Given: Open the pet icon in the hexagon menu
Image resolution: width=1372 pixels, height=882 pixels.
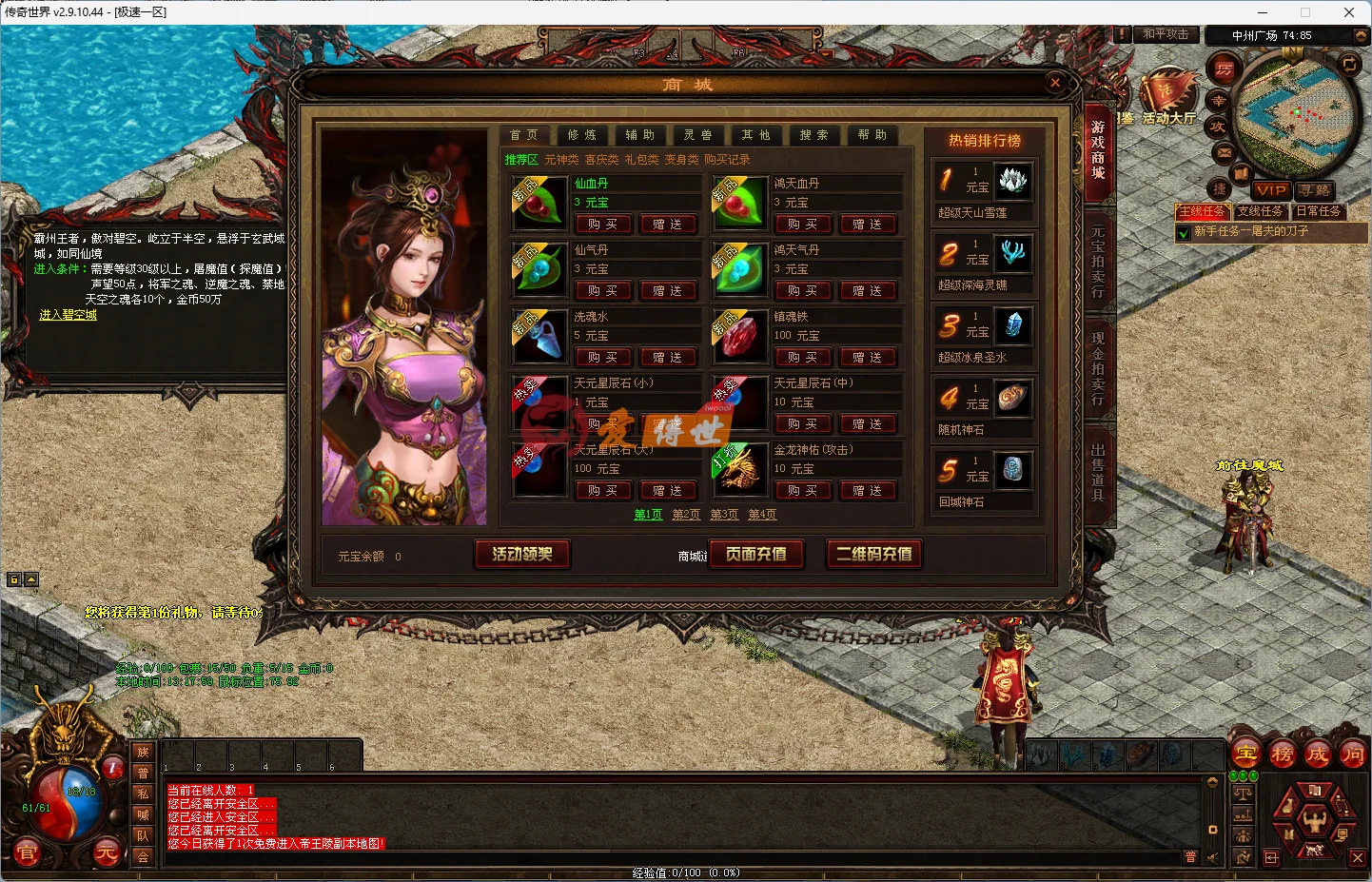Looking at the screenshot, I should click(1314, 850).
